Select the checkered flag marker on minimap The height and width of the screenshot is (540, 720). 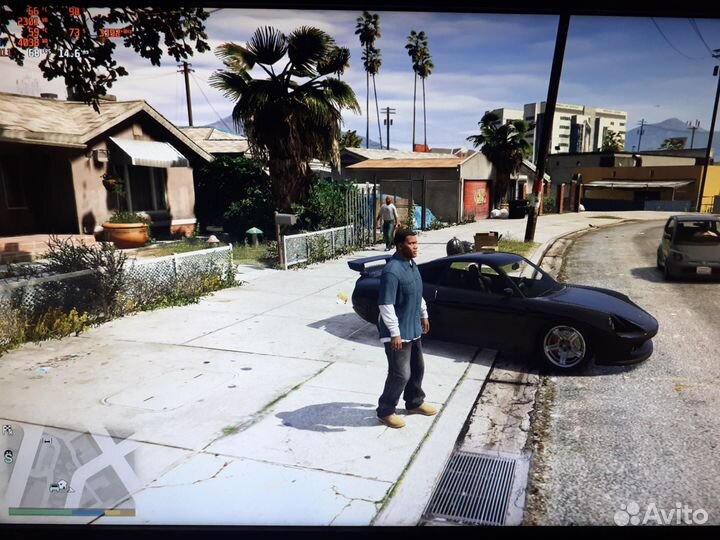8,430
